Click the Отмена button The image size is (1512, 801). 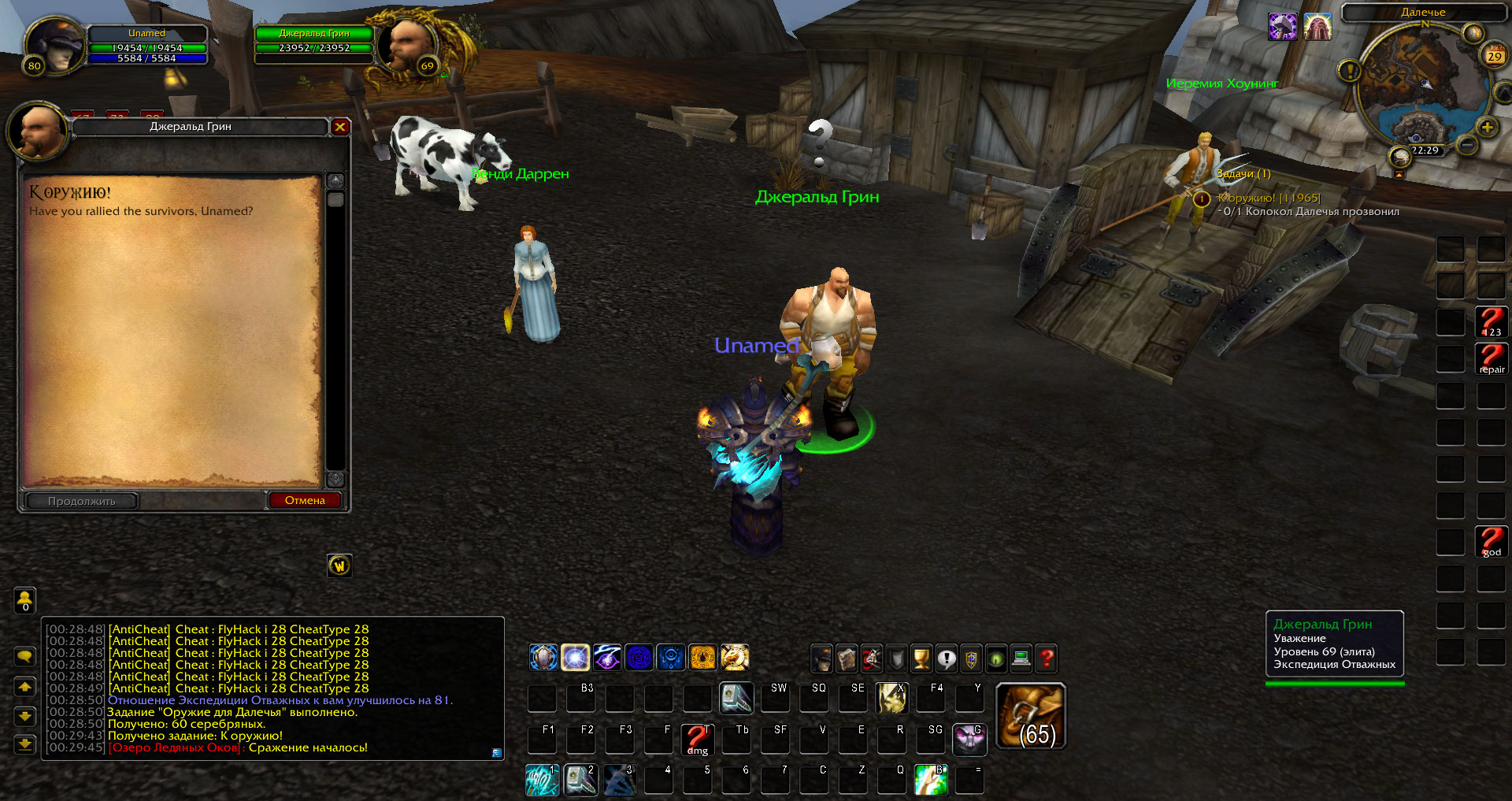pyautogui.click(x=305, y=501)
